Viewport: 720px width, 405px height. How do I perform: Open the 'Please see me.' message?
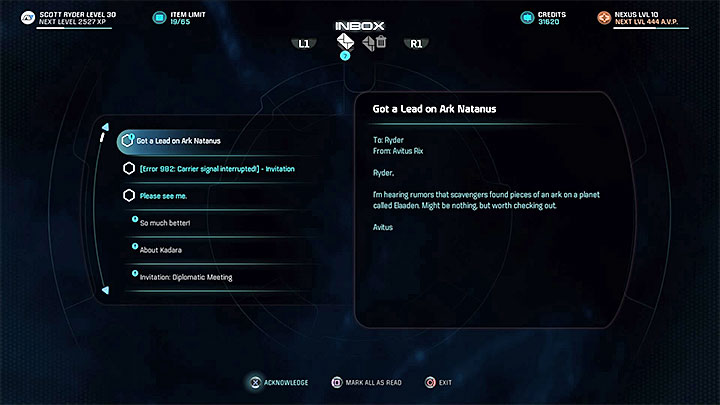(x=165, y=196)
